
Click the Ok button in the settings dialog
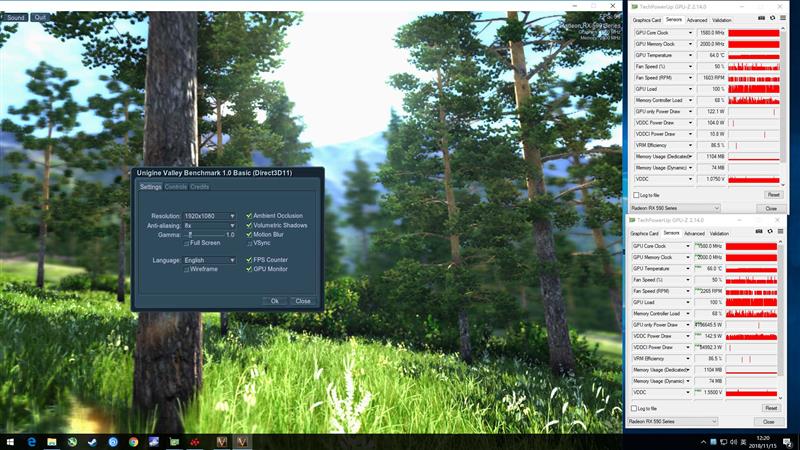point(274,300)
